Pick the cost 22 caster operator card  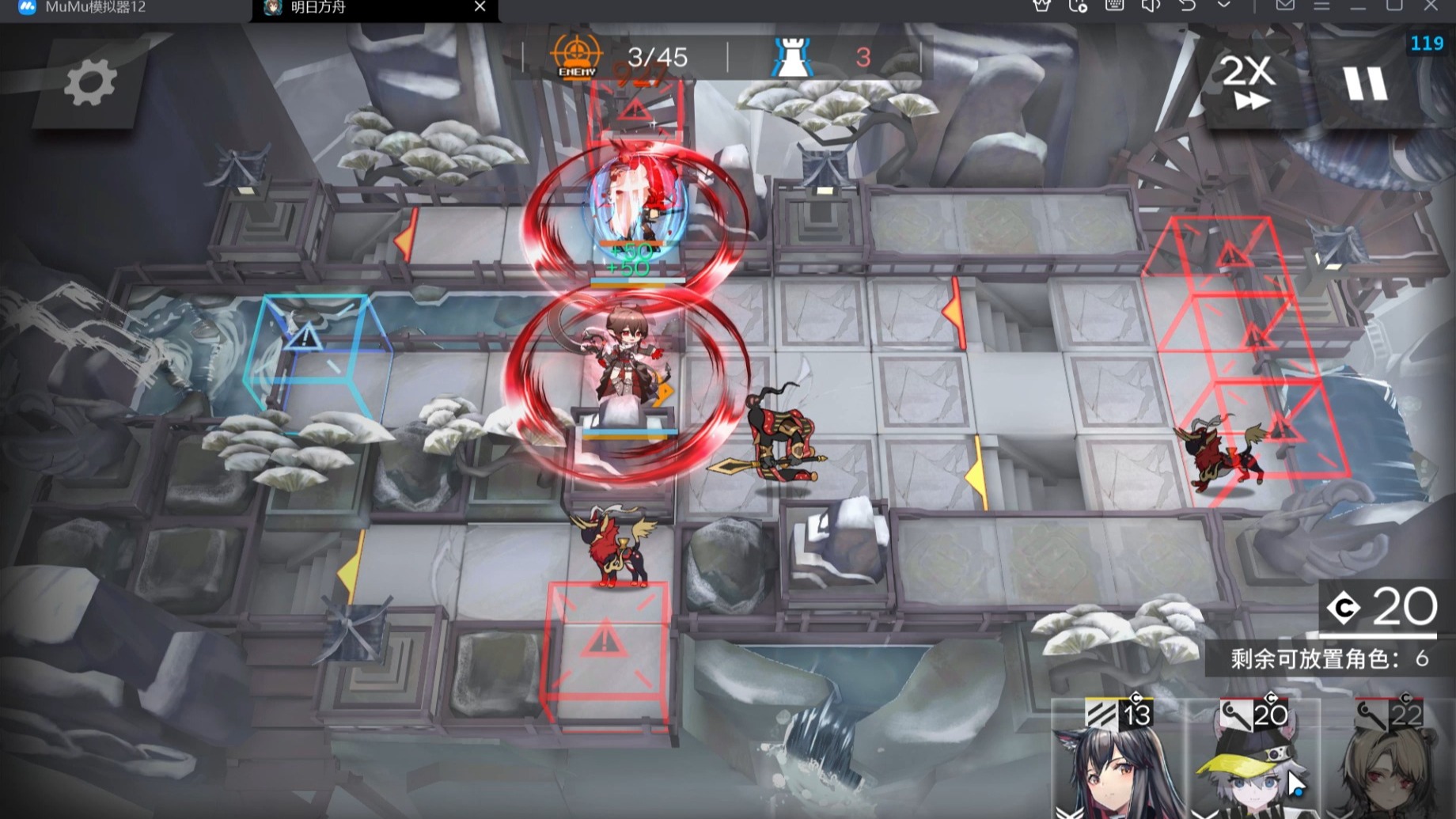click(x=1389, y=761)
